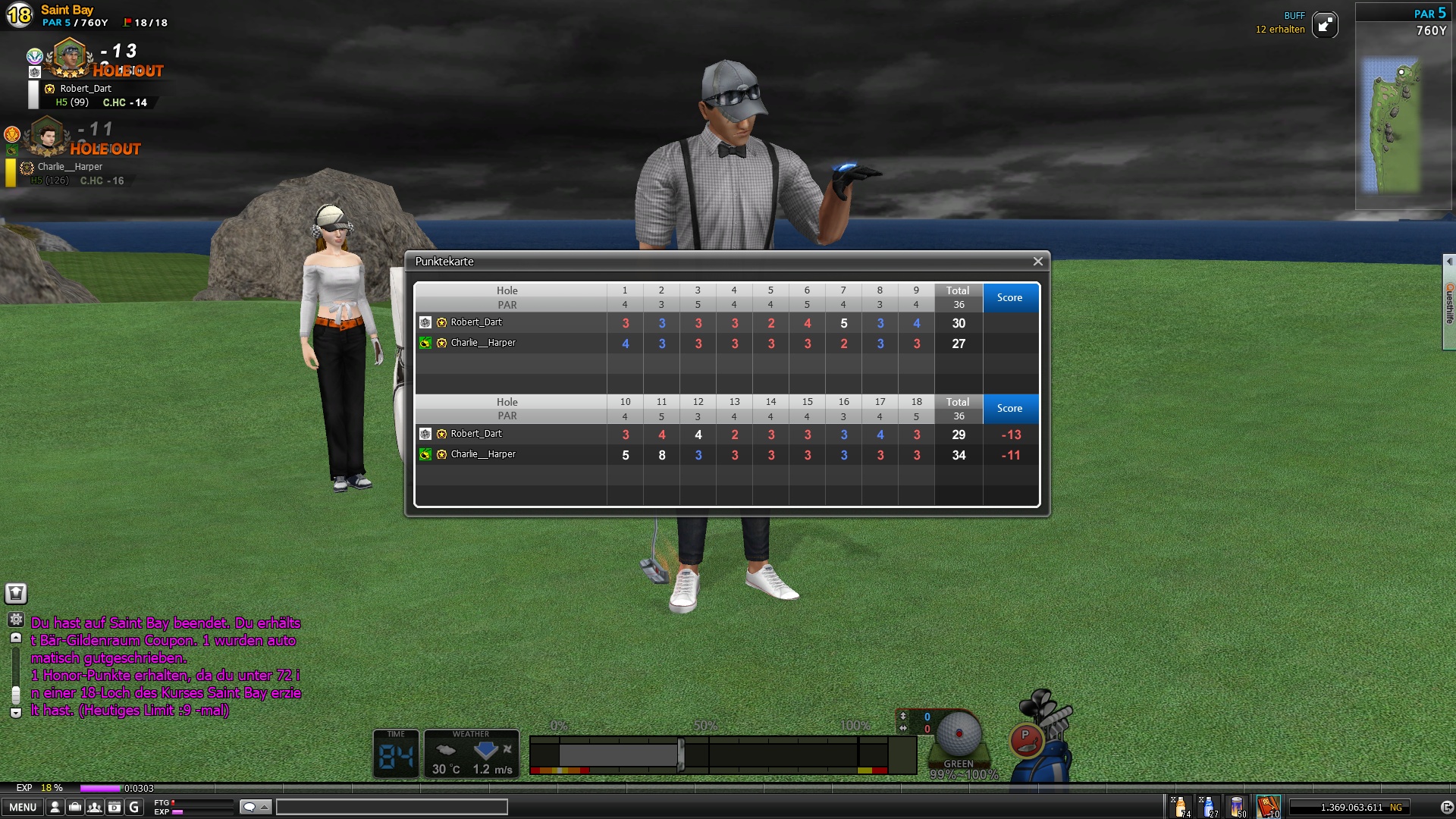Use the blue drink bottle item
This screenshot has width=1456, height=819.
(x=1209, y=807)
